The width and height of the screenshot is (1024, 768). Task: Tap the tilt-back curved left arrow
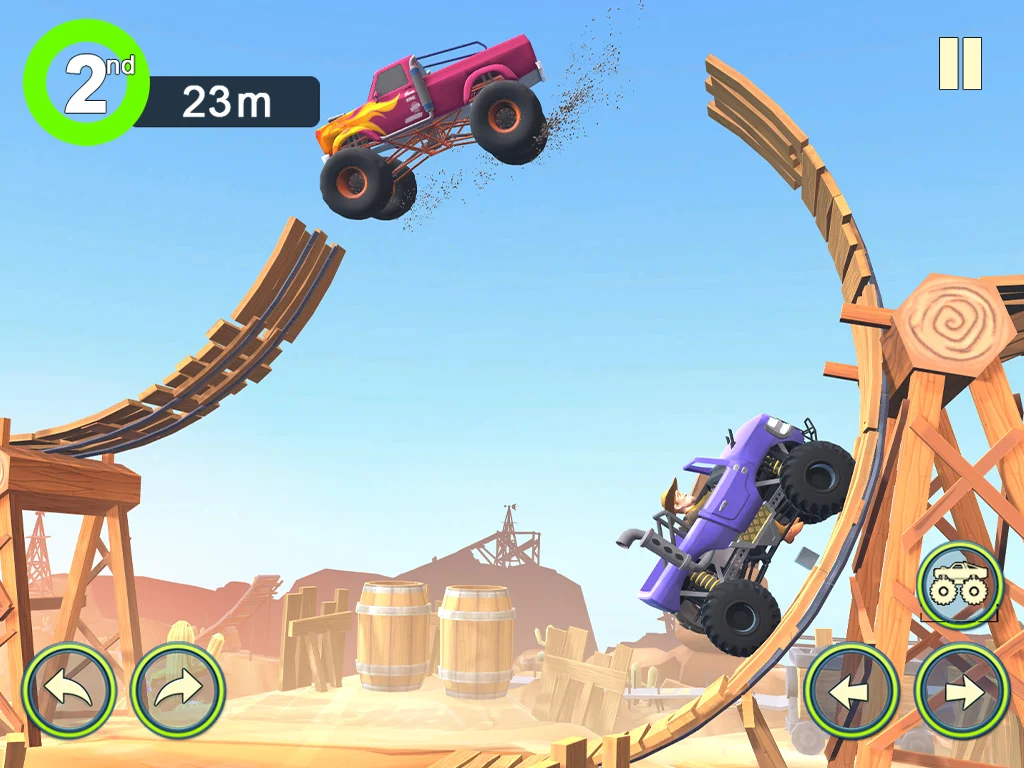[69, 690]
